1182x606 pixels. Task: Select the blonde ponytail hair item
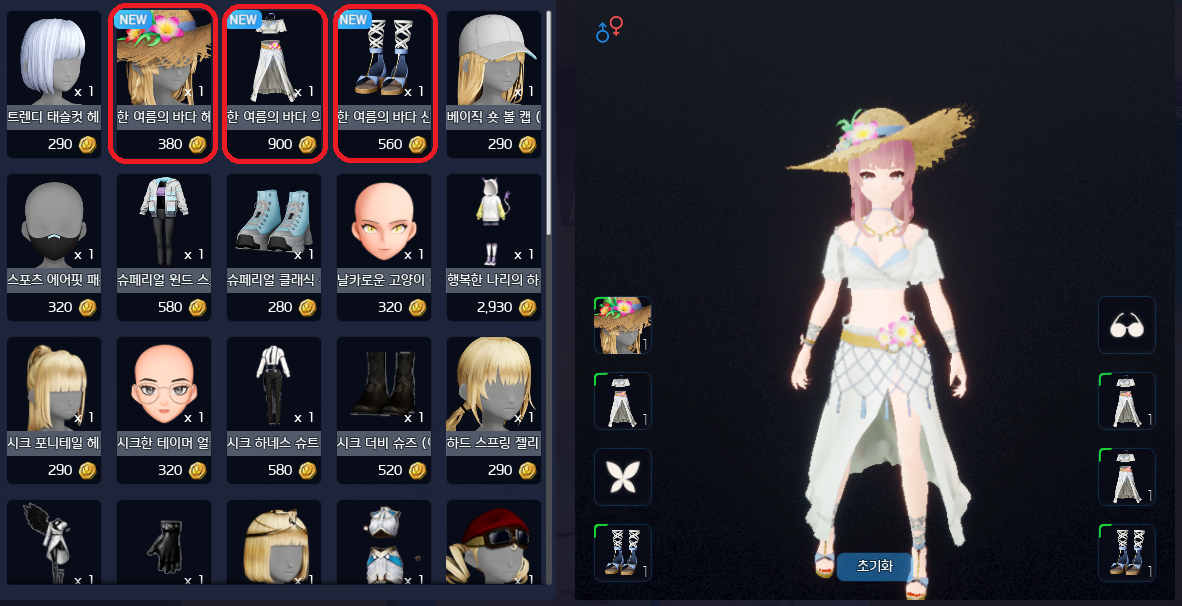[x=54, y=388]
